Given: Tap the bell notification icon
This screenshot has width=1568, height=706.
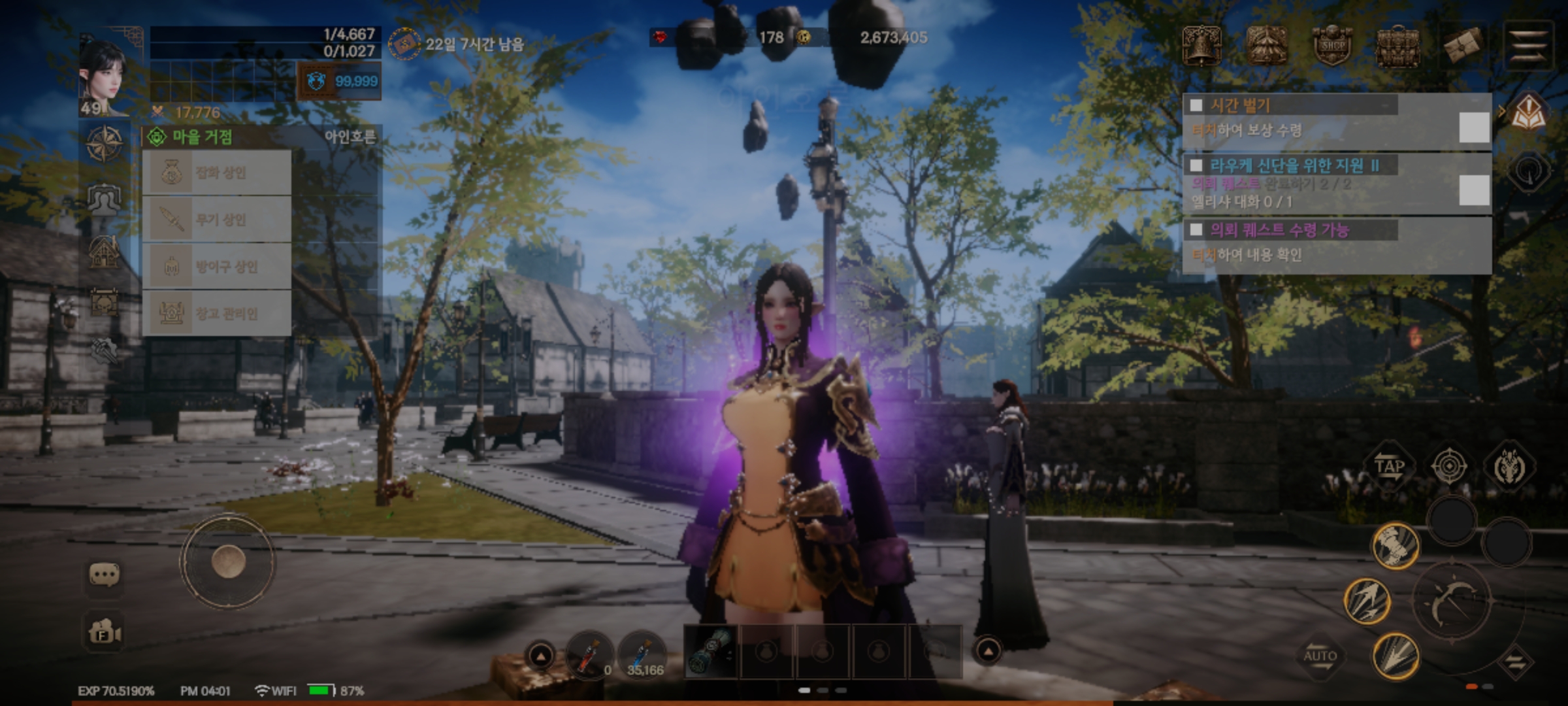Looking at the screenshot, I should [1201, 46].
